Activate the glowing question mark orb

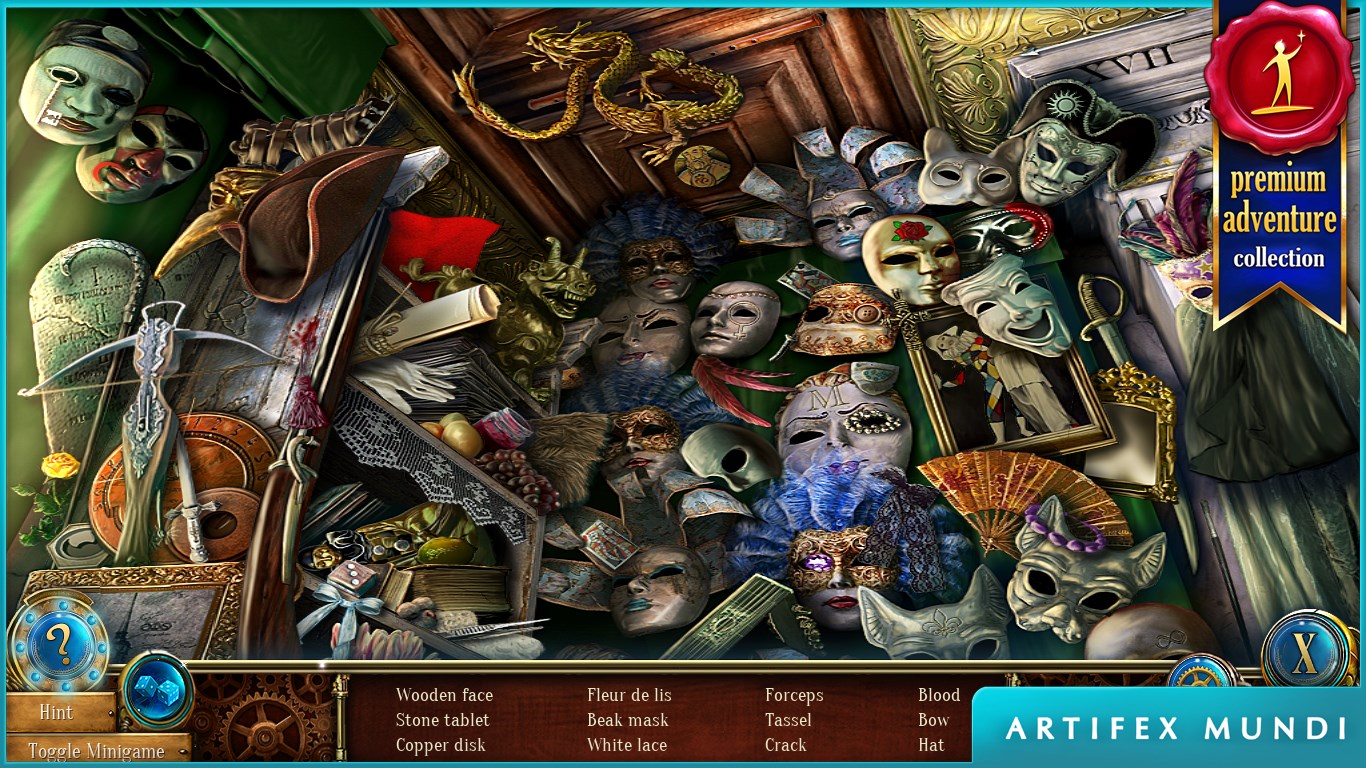58,647
